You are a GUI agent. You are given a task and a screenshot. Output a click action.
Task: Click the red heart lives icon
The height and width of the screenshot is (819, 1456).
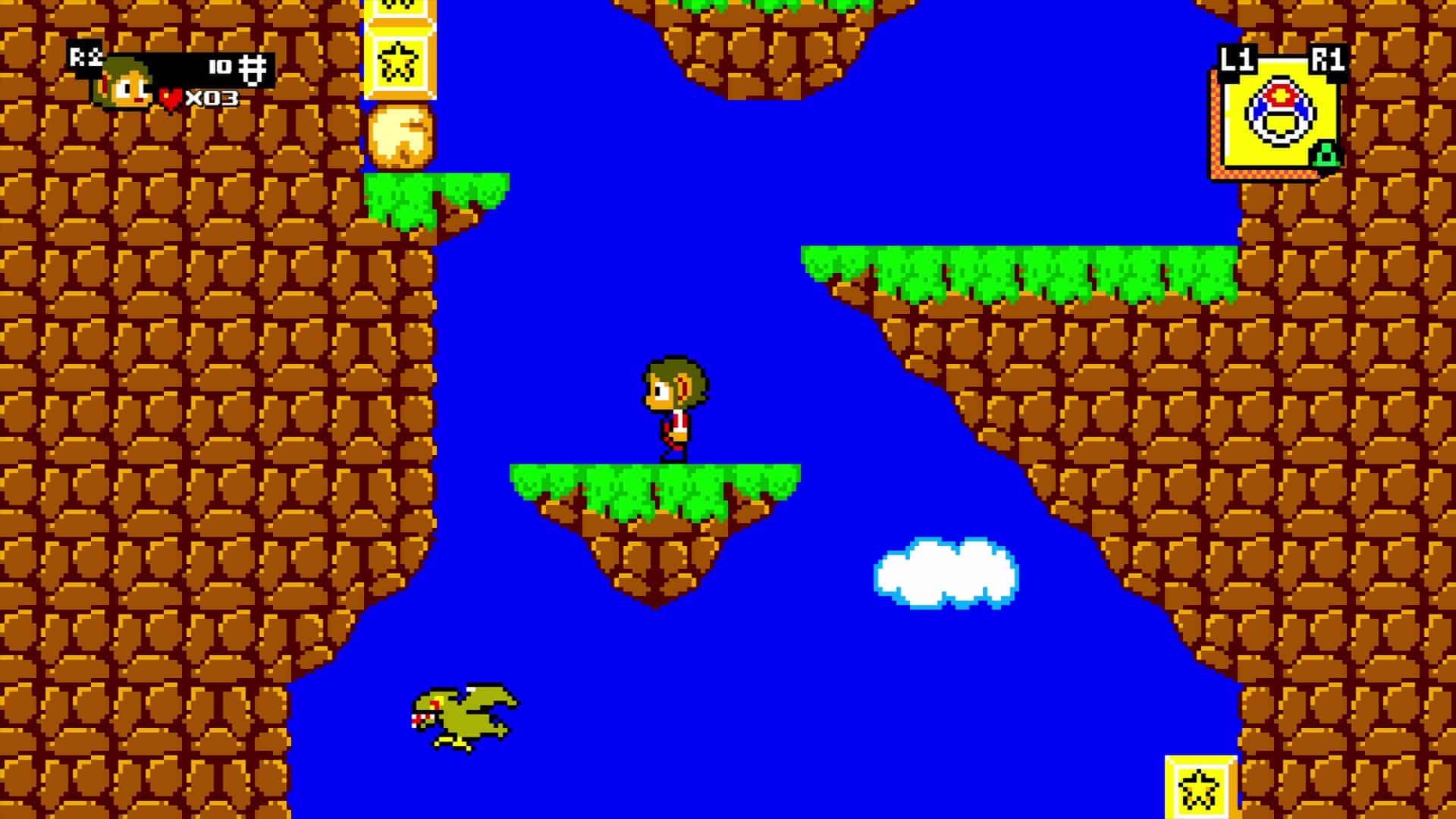tap(171, 96)
